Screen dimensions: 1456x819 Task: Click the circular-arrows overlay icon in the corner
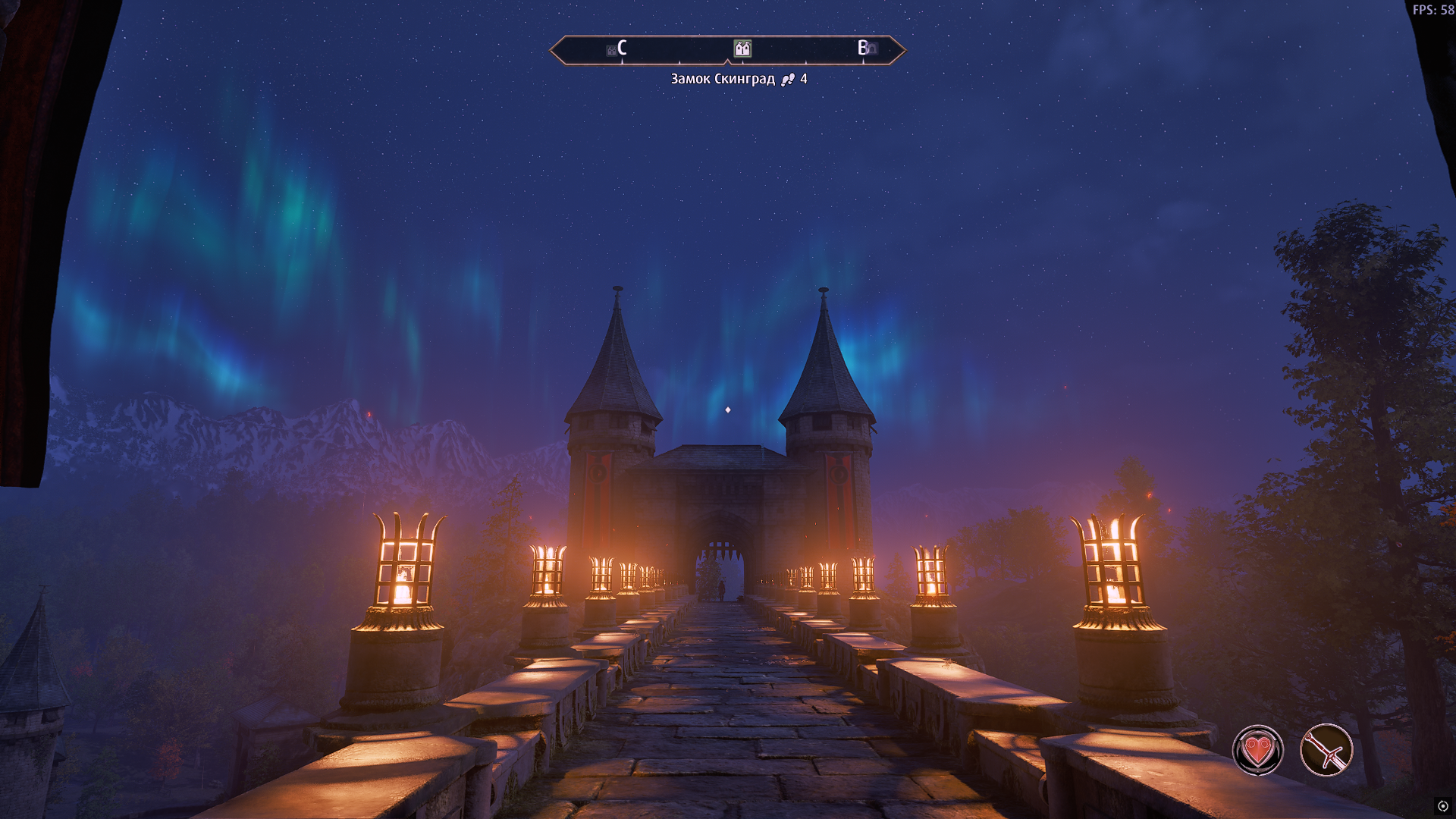tap(1442, 806)
